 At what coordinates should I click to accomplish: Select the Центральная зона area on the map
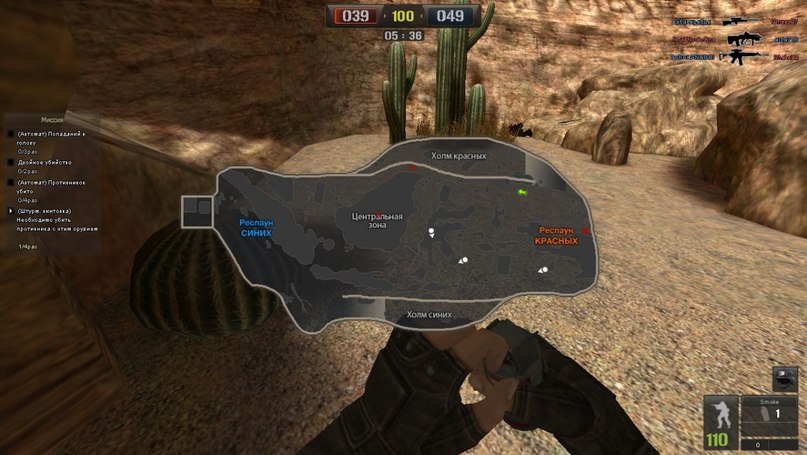[377, 220]
